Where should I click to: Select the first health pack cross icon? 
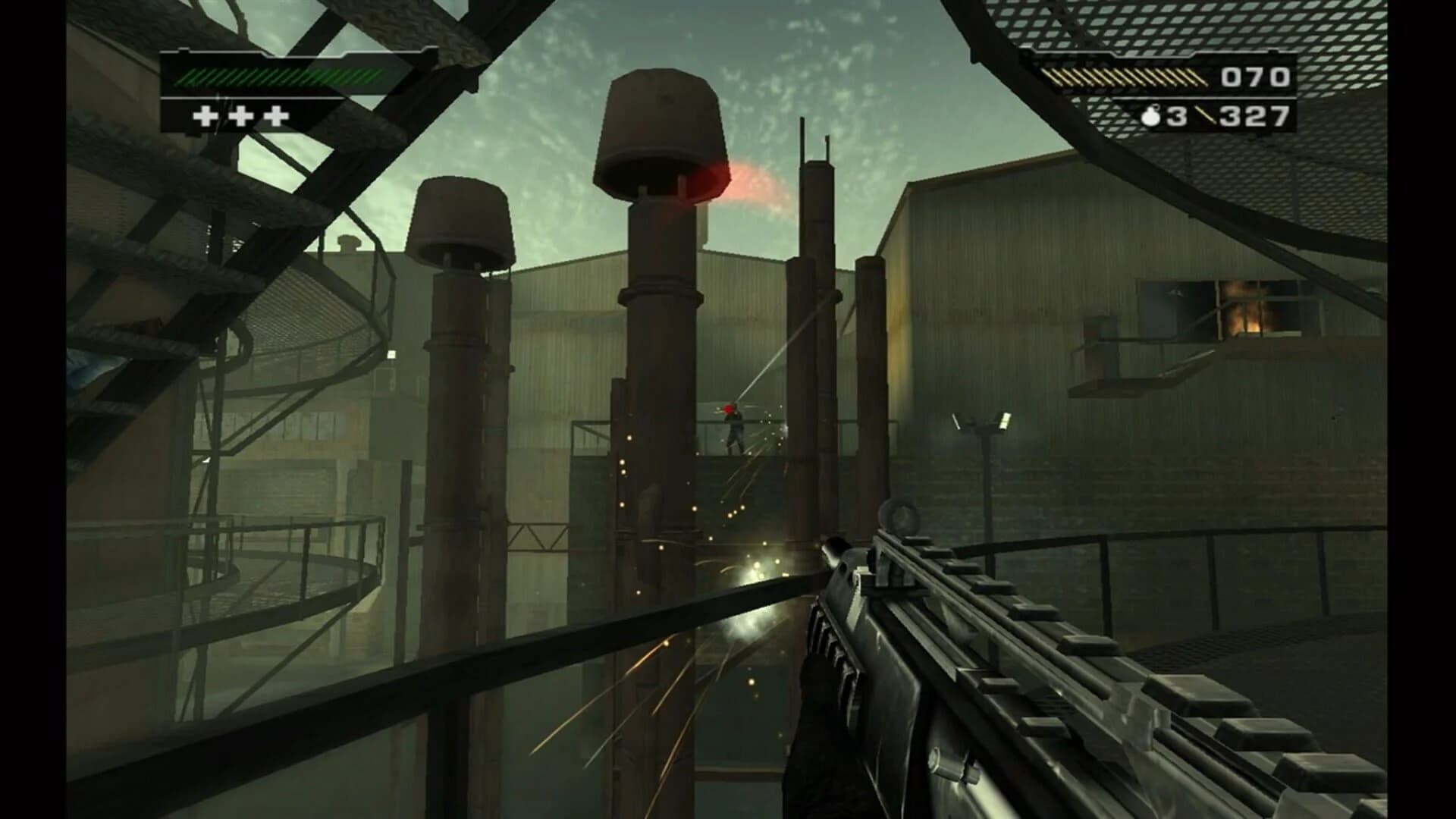coord(206,116)
